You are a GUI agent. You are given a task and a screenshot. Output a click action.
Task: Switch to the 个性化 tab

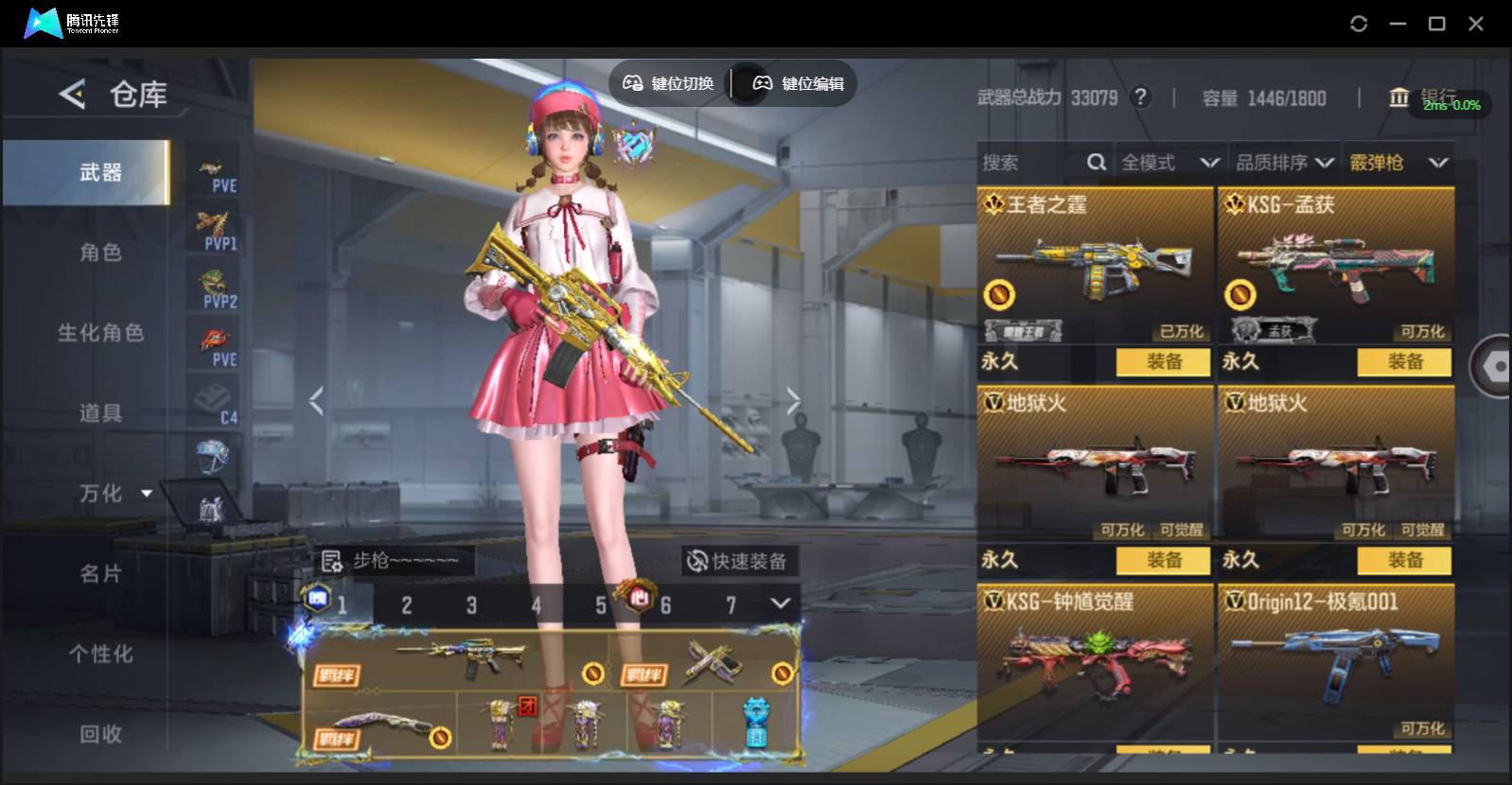pos(100,654)
